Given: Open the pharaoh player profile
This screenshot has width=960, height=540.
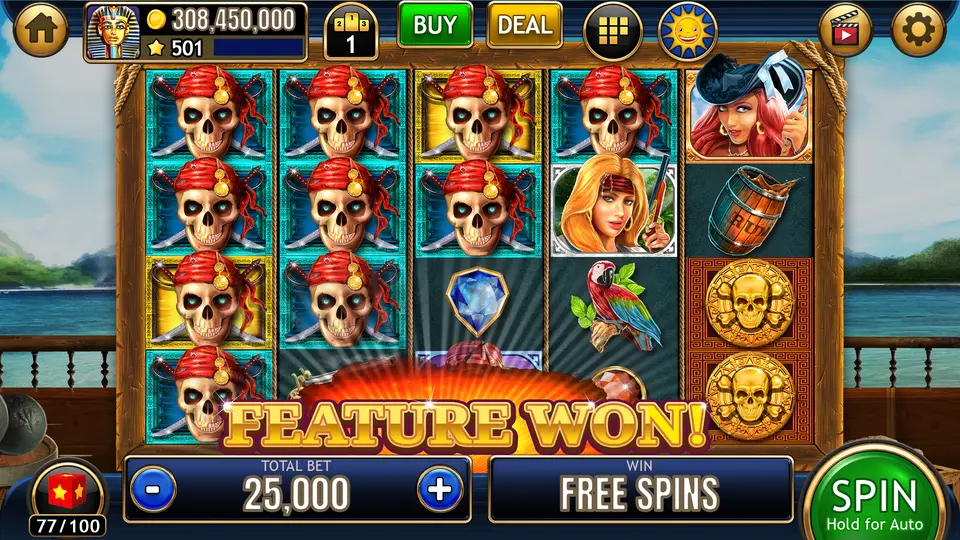Looking at the screenshot, I should (112, 33).
